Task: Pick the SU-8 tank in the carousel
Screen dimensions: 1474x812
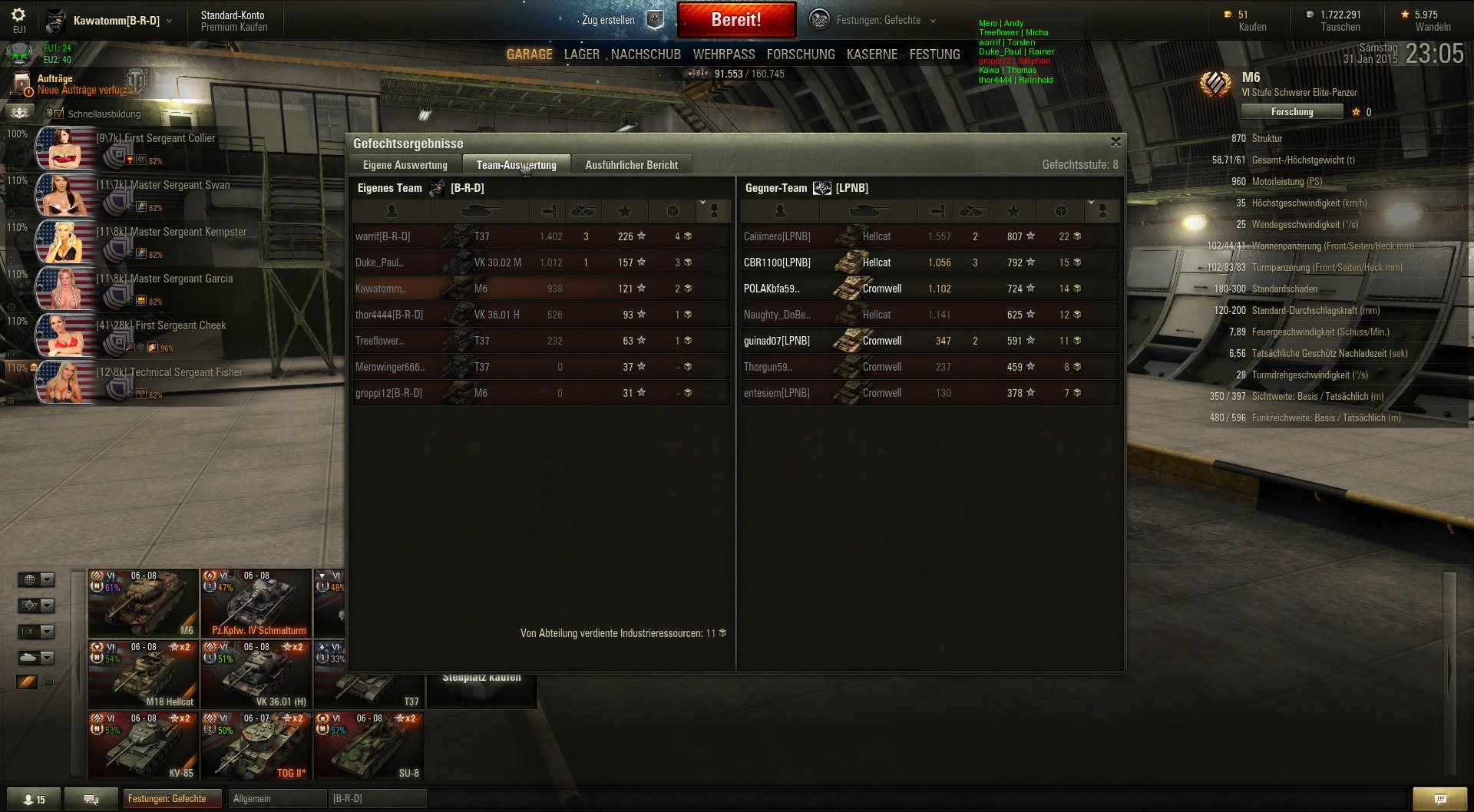Action: coord(369,746)
